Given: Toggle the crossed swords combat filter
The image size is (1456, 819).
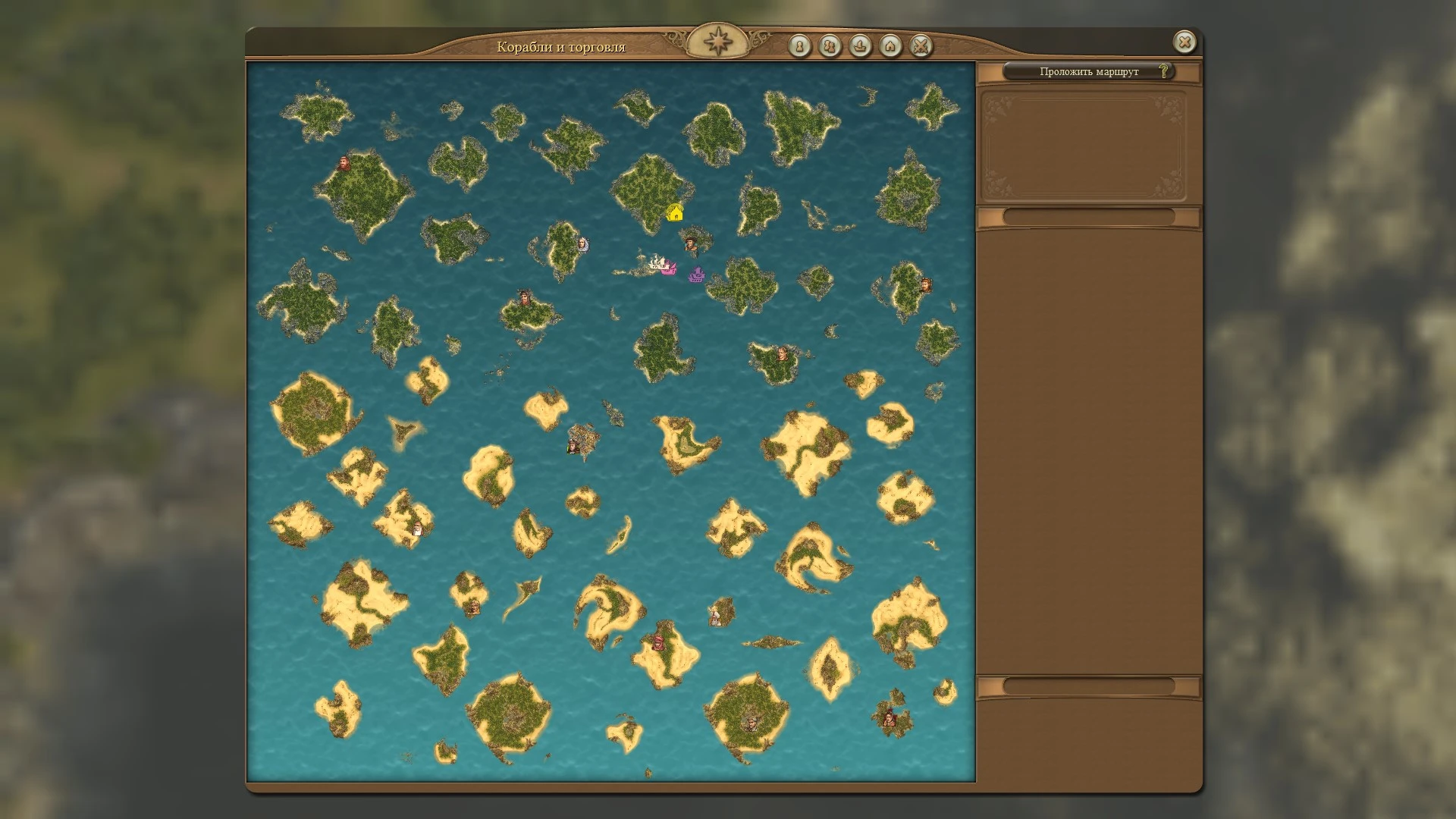Looking at the screenshot, I should tap(920, 47).
